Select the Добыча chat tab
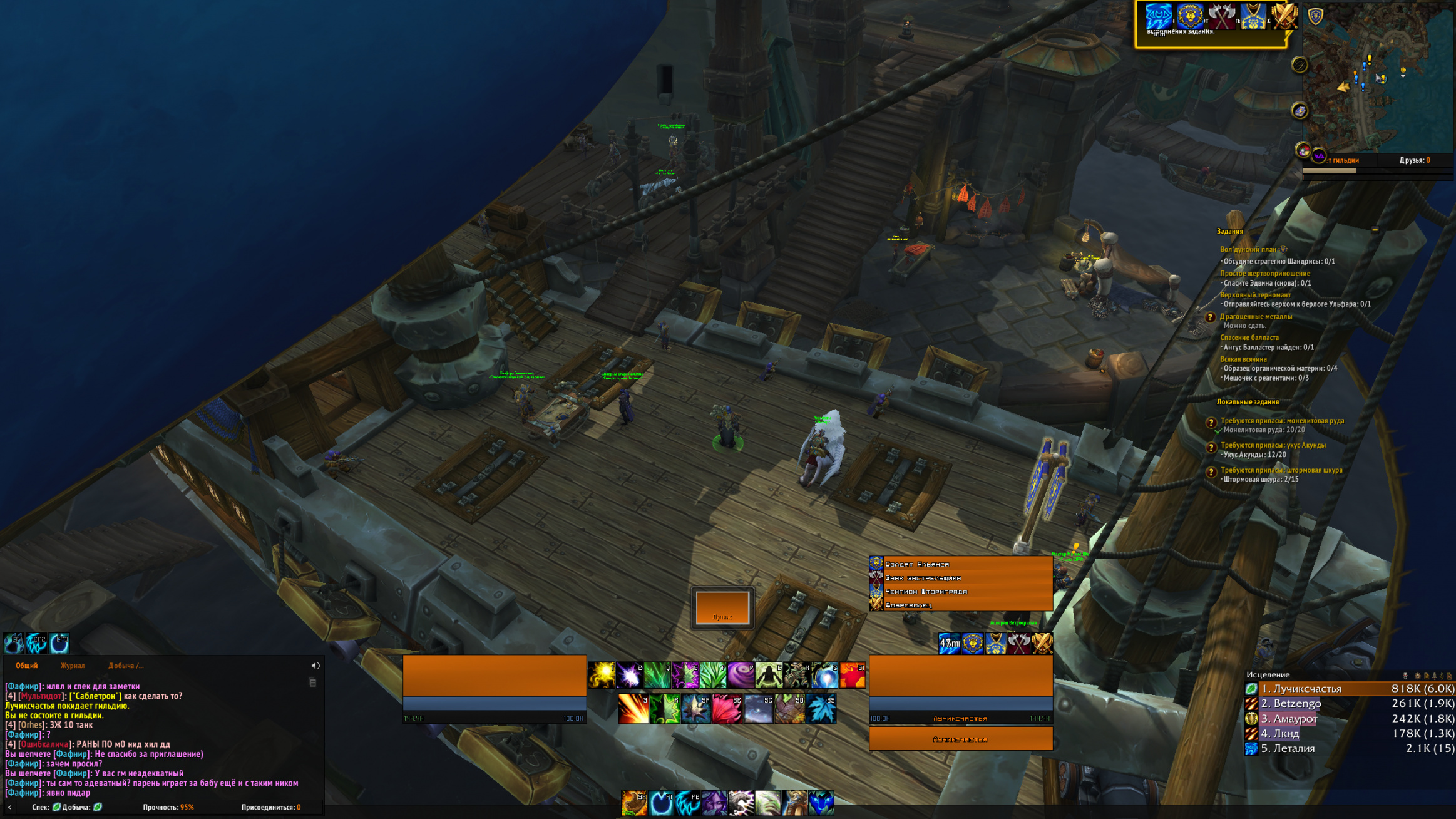1456x819 pixels. [126, 666]
